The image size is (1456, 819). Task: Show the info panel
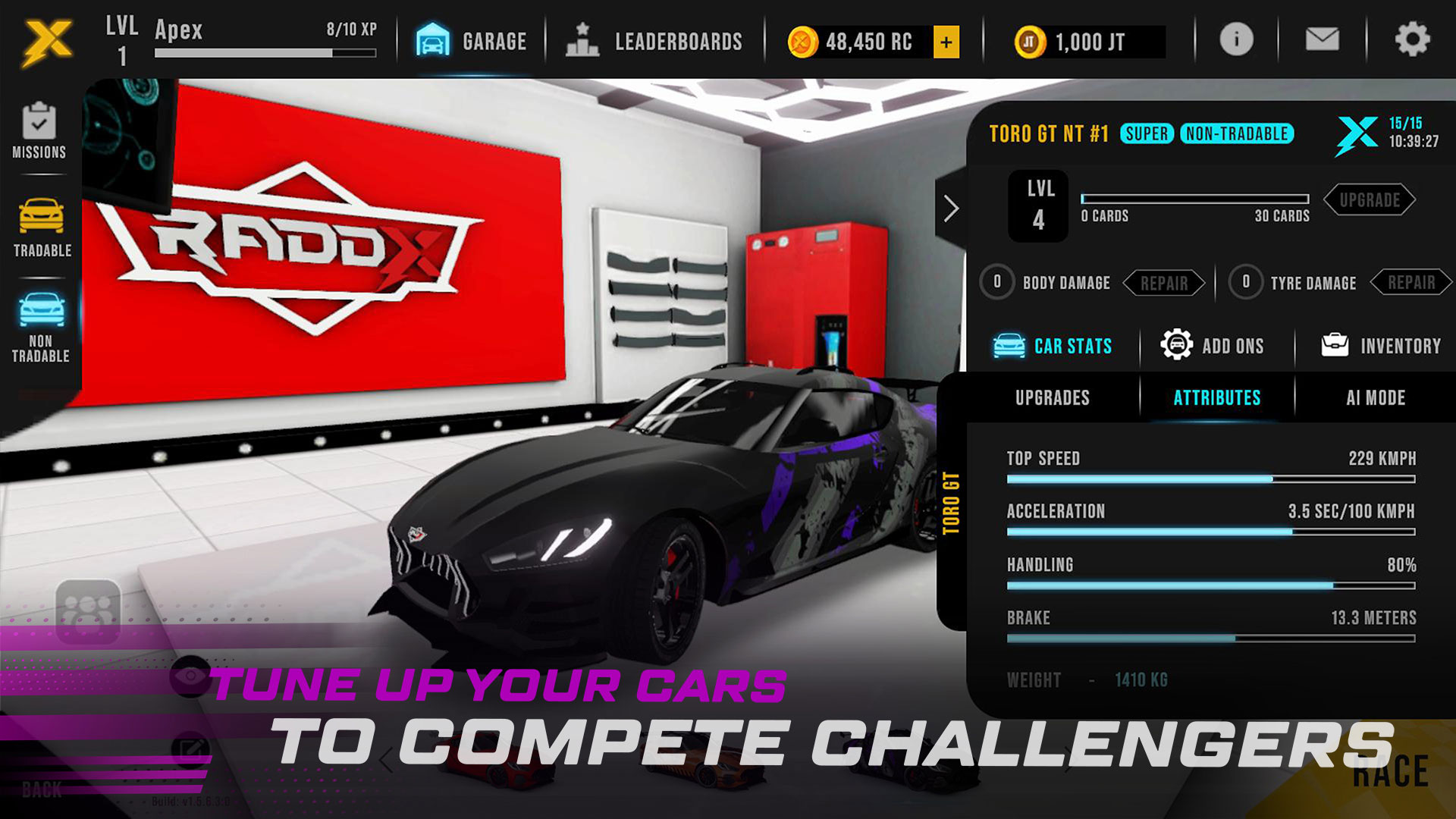tap(1236, 39)
